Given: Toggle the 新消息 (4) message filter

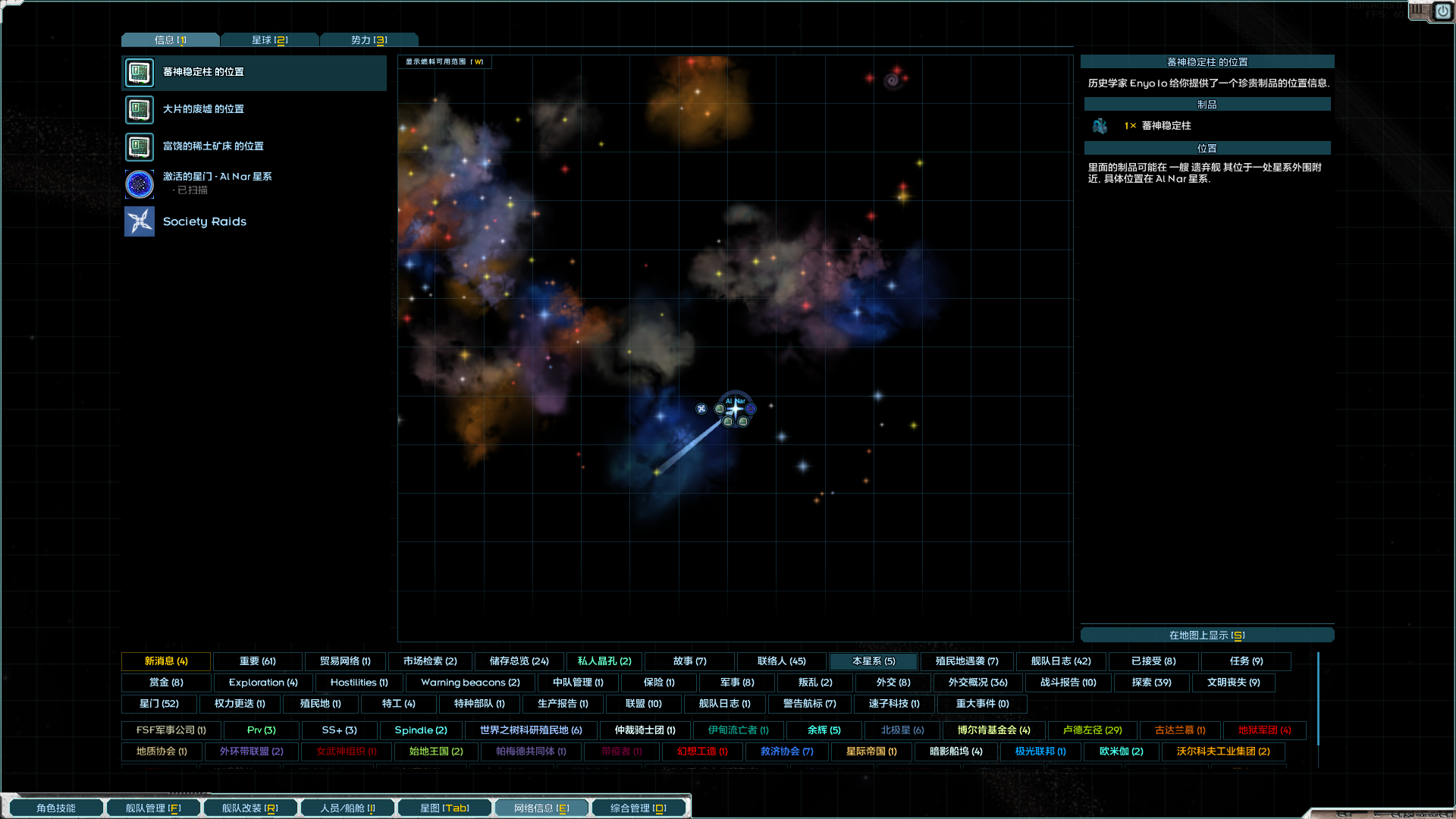Looking at the screenshot, I should pos(166,661).
